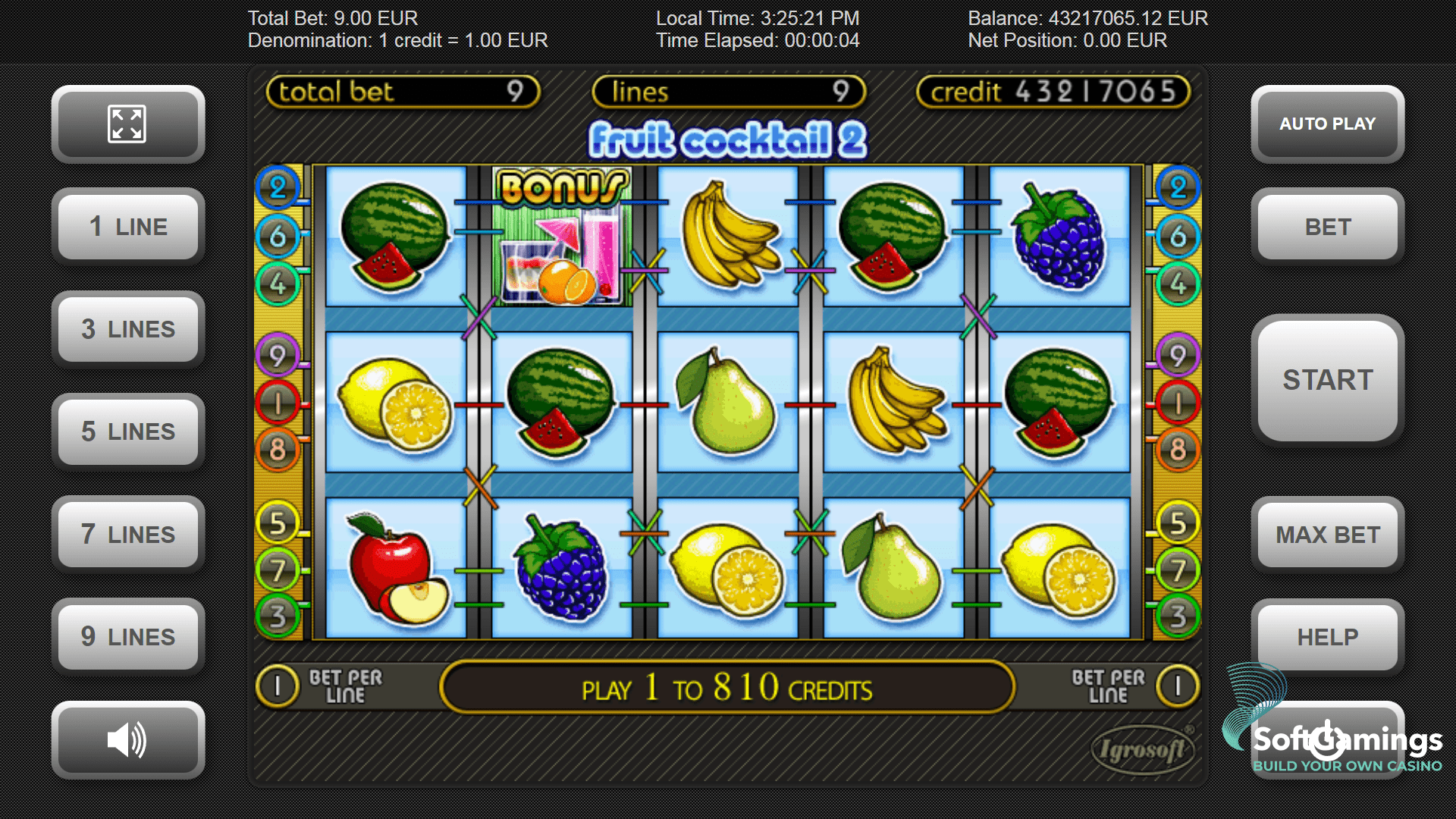Open the HELP screen
This screenshot has width=1456, height=819.
pyautogui.click(x=1327, y=637)
